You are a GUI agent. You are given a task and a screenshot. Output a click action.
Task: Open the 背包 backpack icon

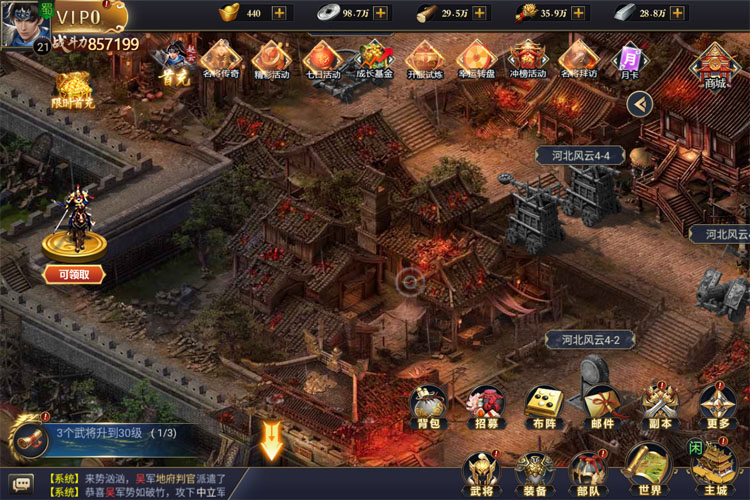(x=428, y=403)
